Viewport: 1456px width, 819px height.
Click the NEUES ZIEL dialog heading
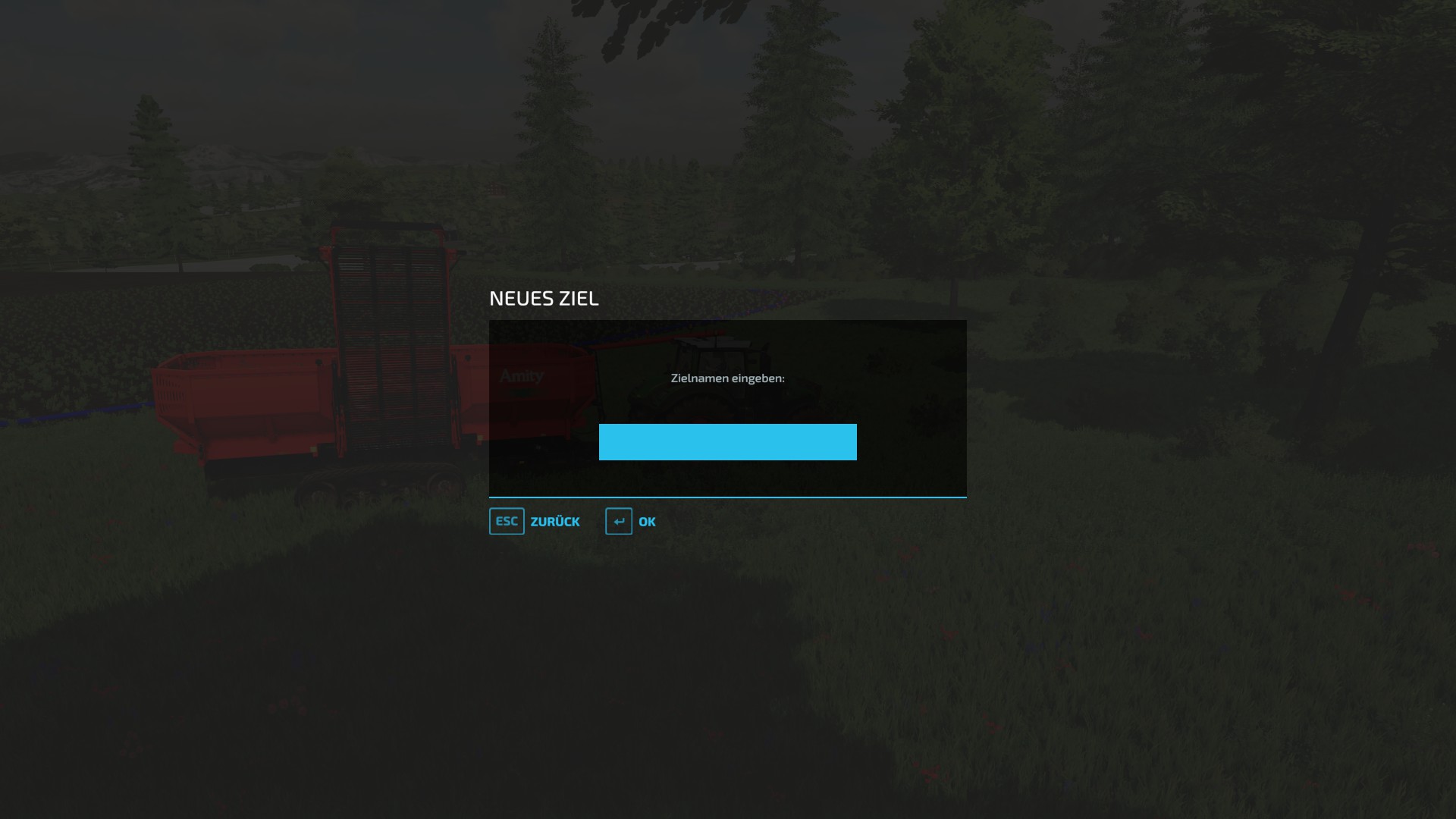tap(544, 298)
